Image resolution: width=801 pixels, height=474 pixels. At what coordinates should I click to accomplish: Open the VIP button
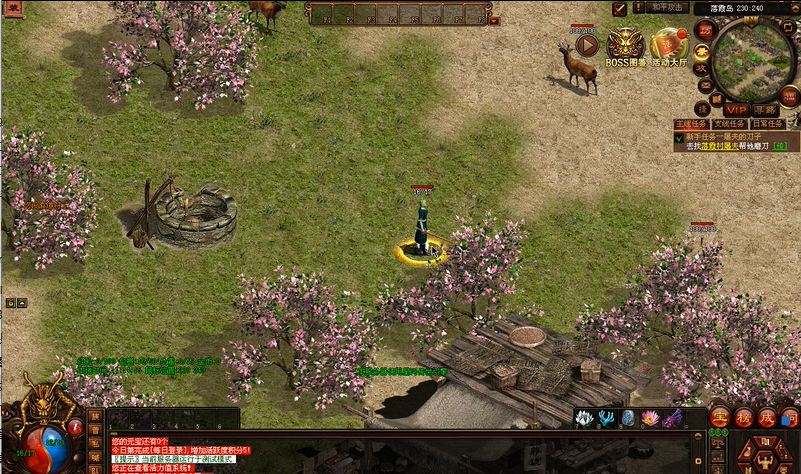[737, 108]
